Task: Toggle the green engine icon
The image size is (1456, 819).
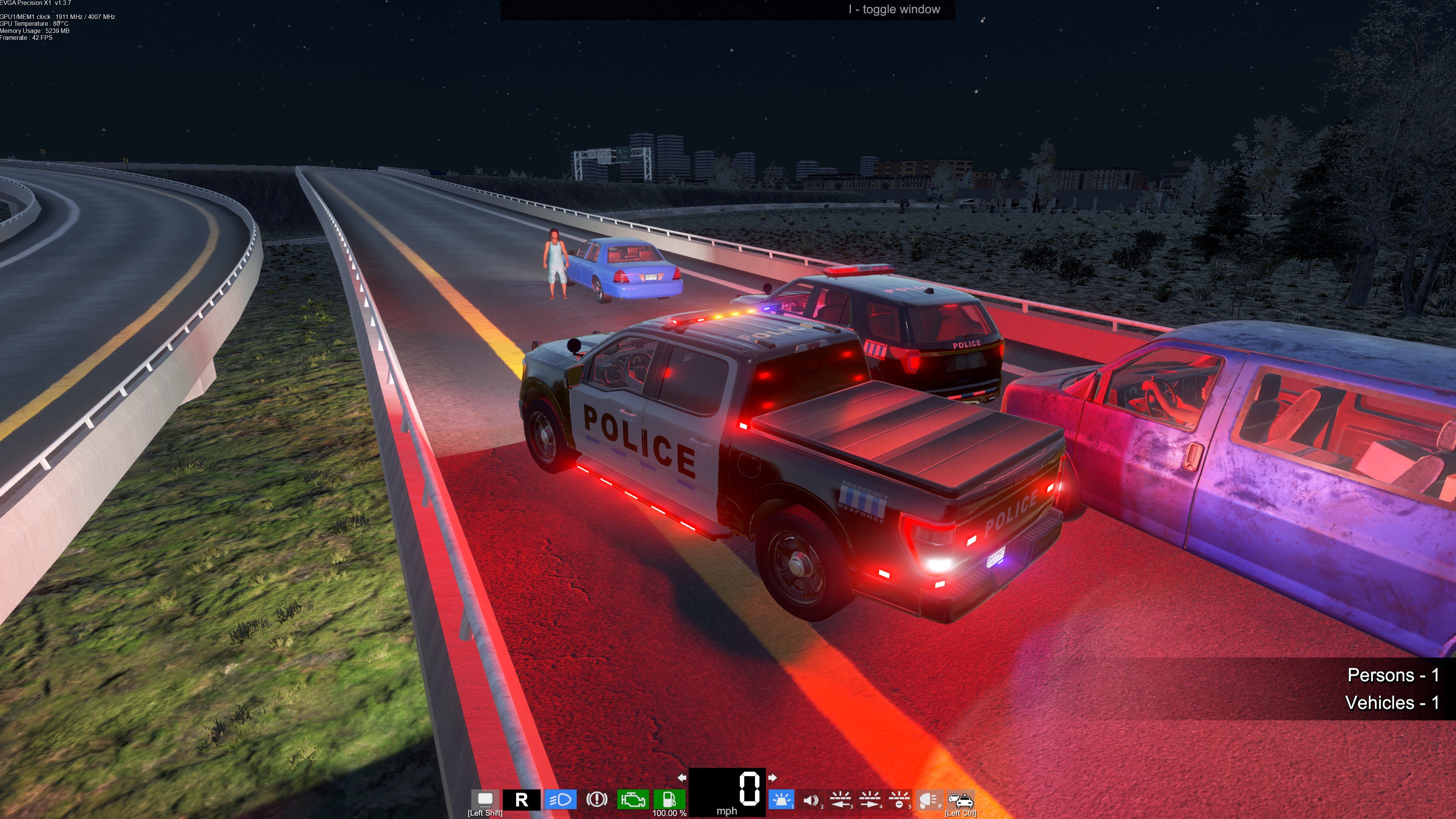Action: pos(632,800)
